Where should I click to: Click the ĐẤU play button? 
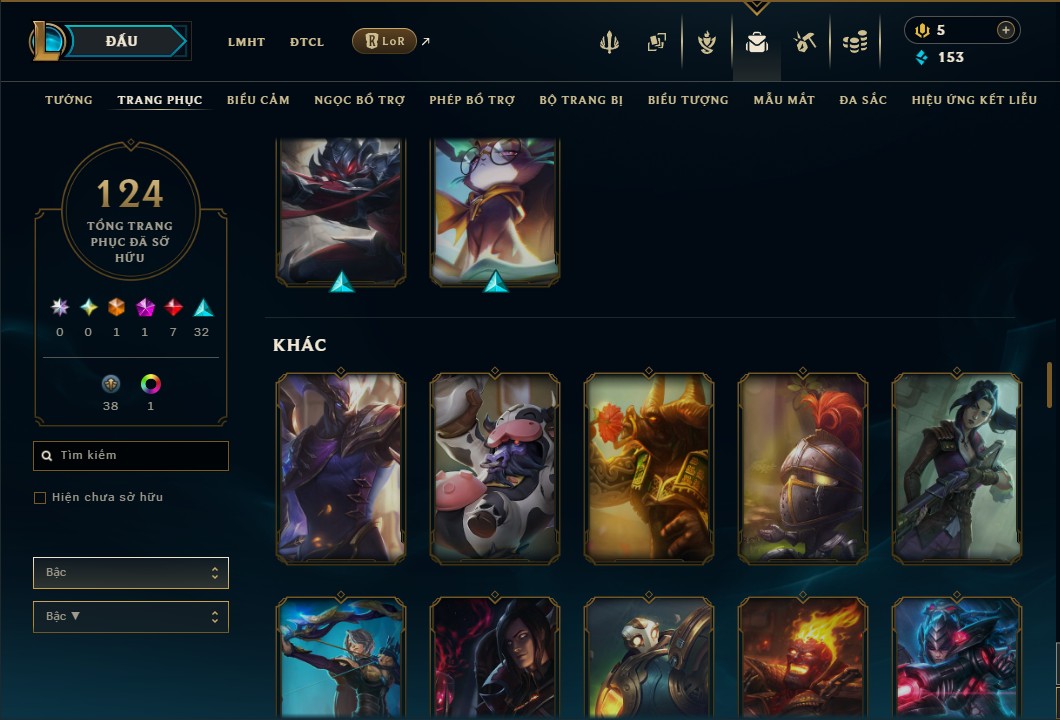point(122,41)
